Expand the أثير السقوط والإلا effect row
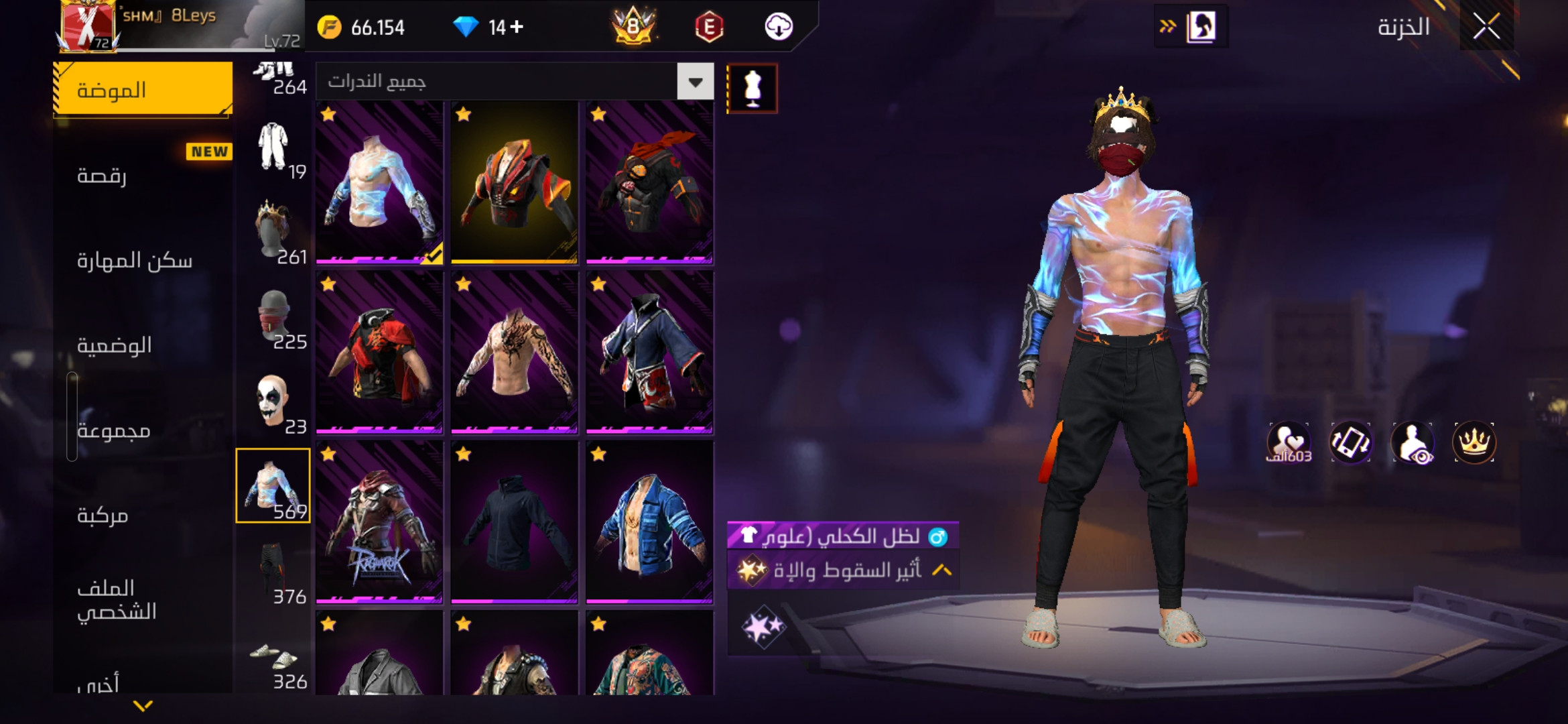Screen dimensions: 1568x724 (942, 570)
